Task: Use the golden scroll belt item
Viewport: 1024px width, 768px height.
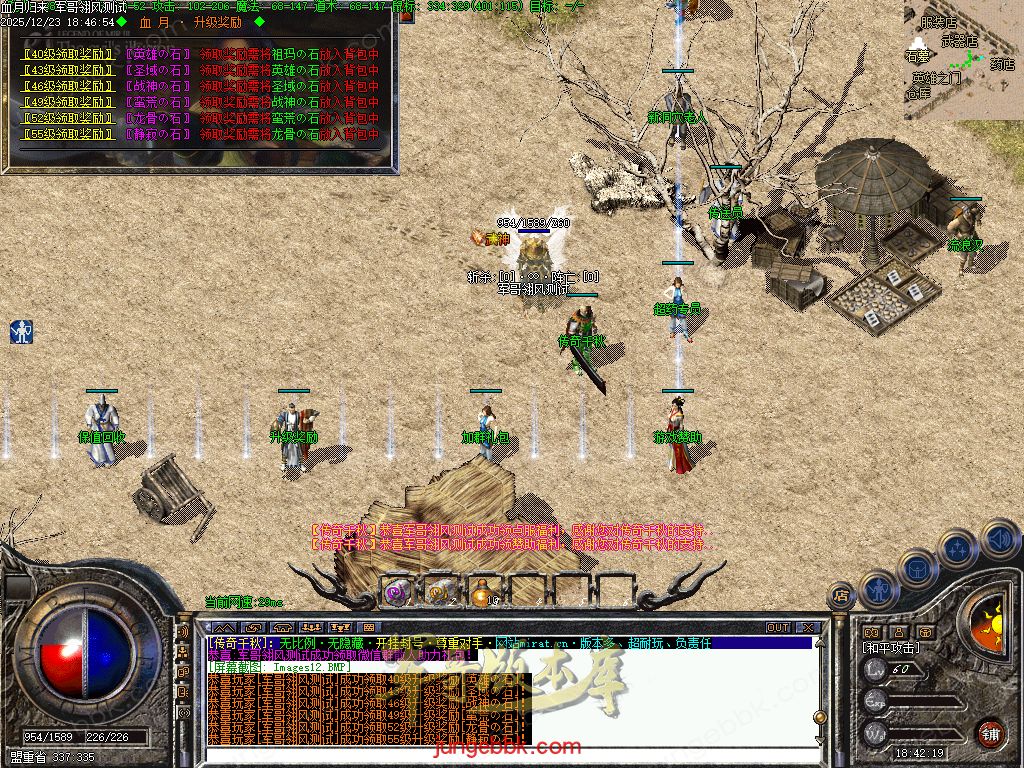Action: tap(439, 592)
